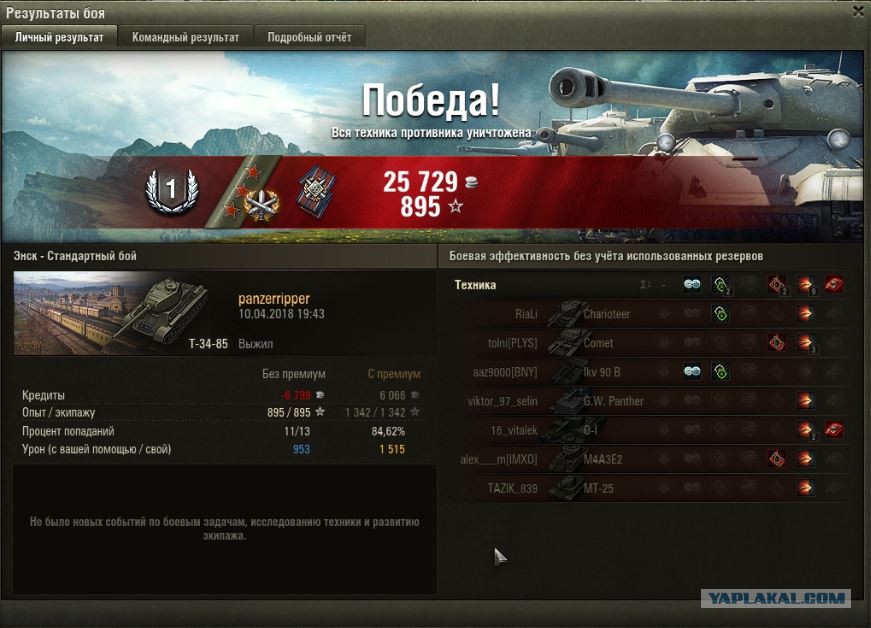
Task: Close the battle results window
Action: point(858,11)
